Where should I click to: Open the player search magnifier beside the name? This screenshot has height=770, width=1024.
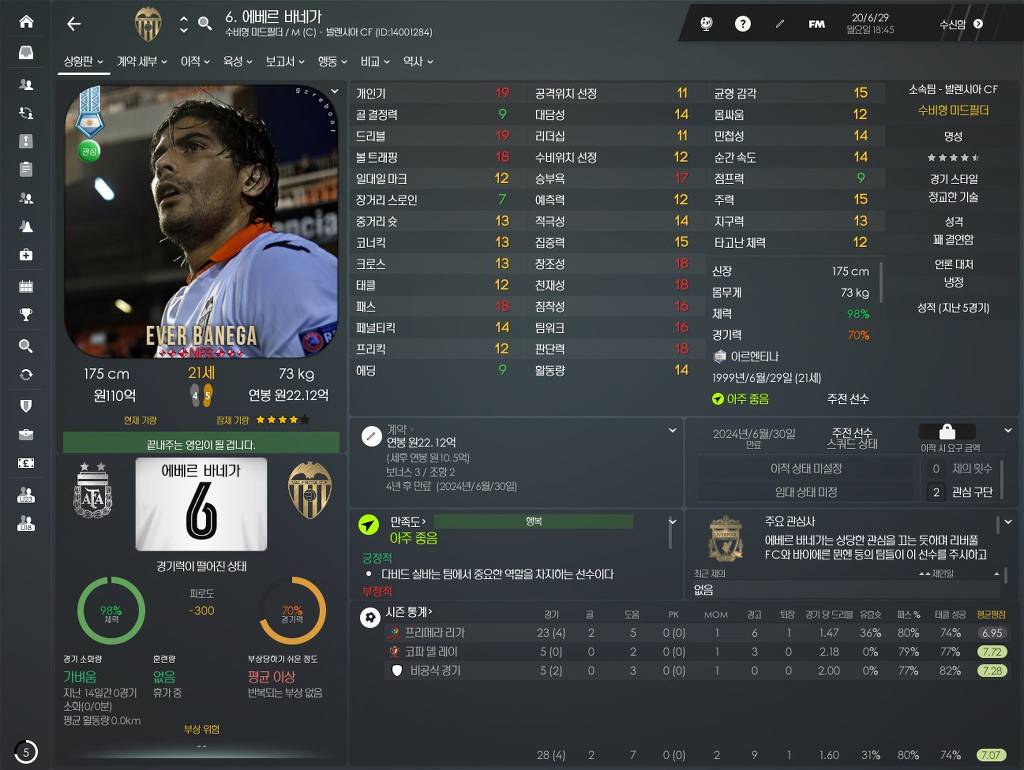[x=205, y=24]
